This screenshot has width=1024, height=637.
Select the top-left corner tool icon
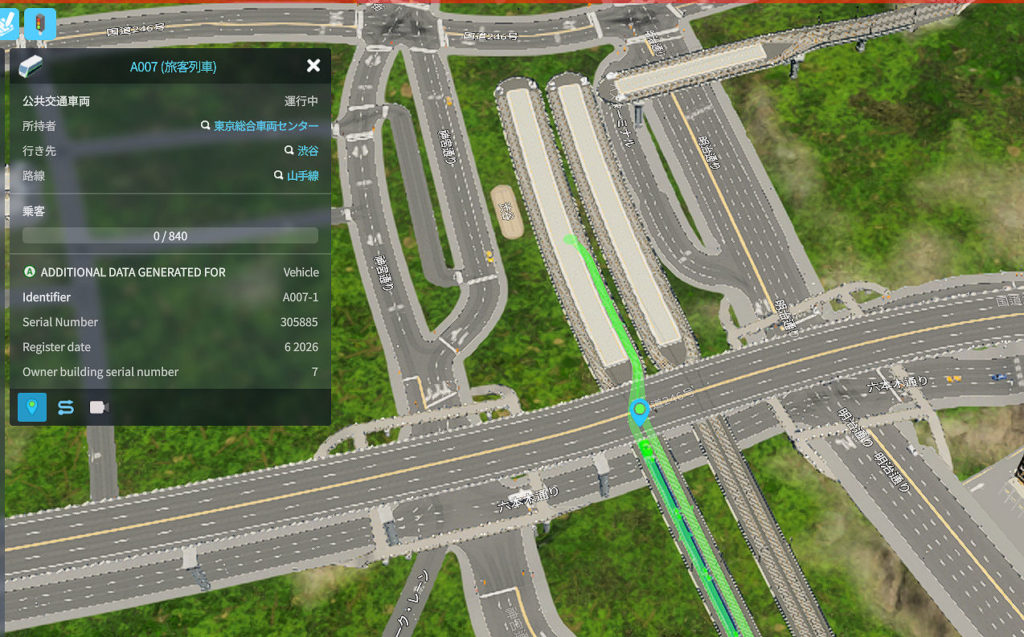(x=8, y=22)
